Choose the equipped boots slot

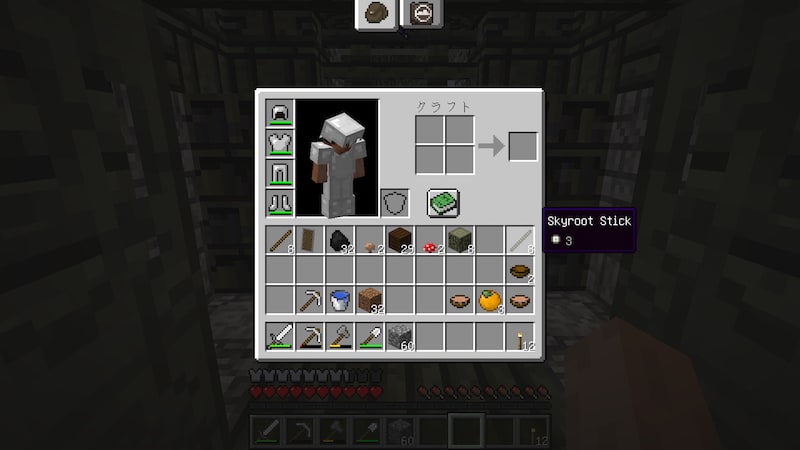(279, 203)
